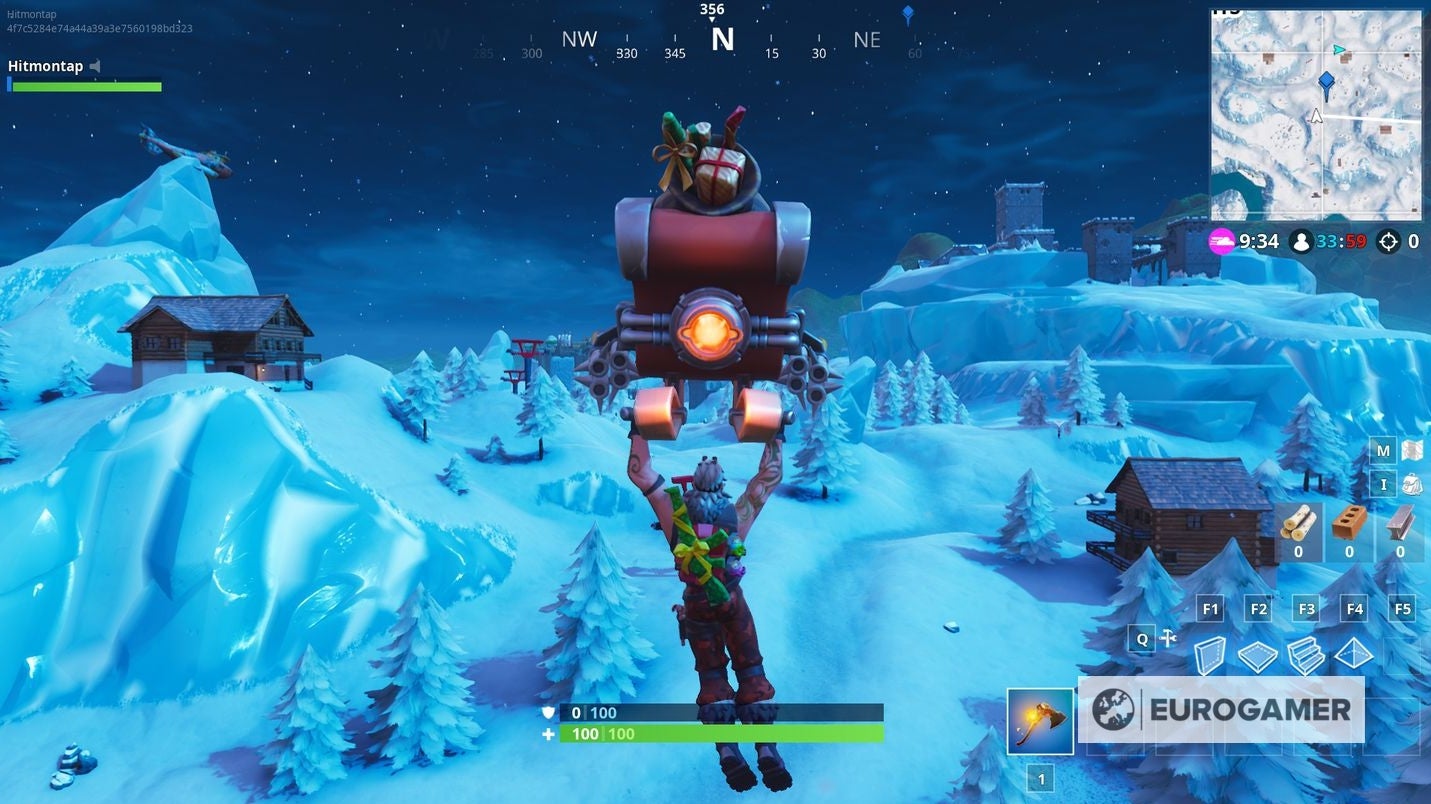Select the F1 build slot

(1210, 608)
